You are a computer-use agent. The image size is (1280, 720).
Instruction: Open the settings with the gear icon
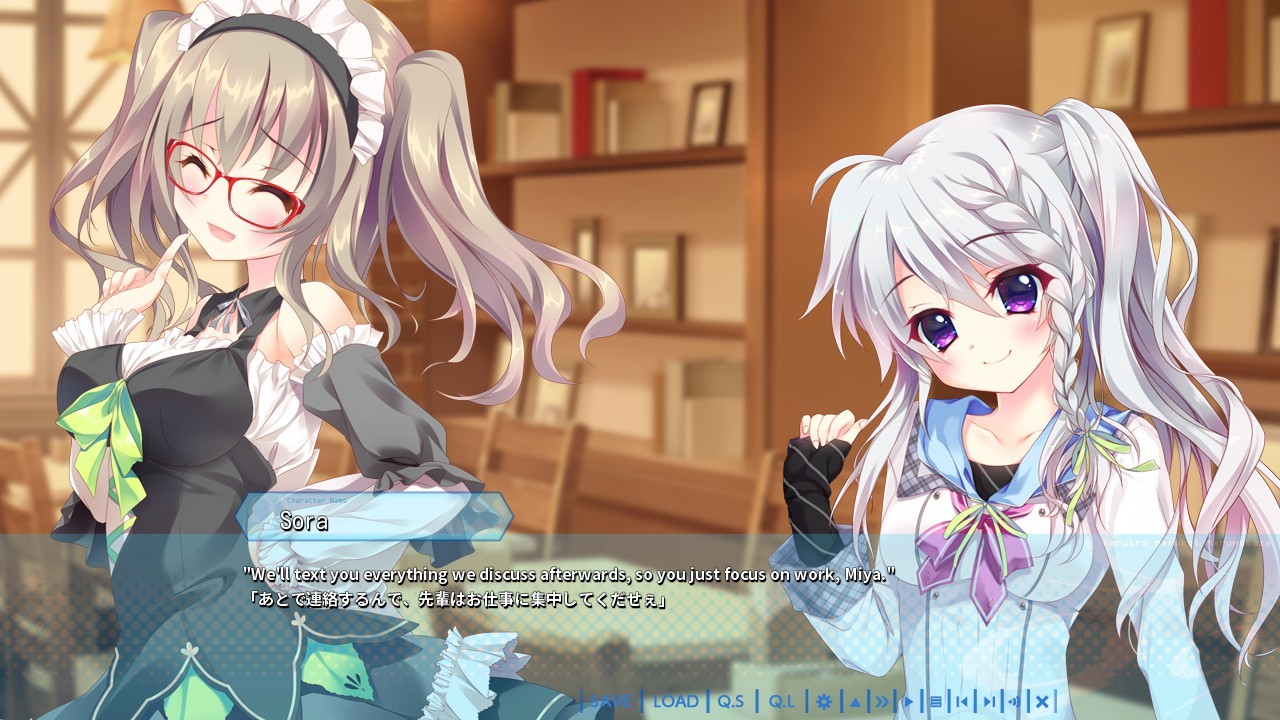click(x=825, y=703)
